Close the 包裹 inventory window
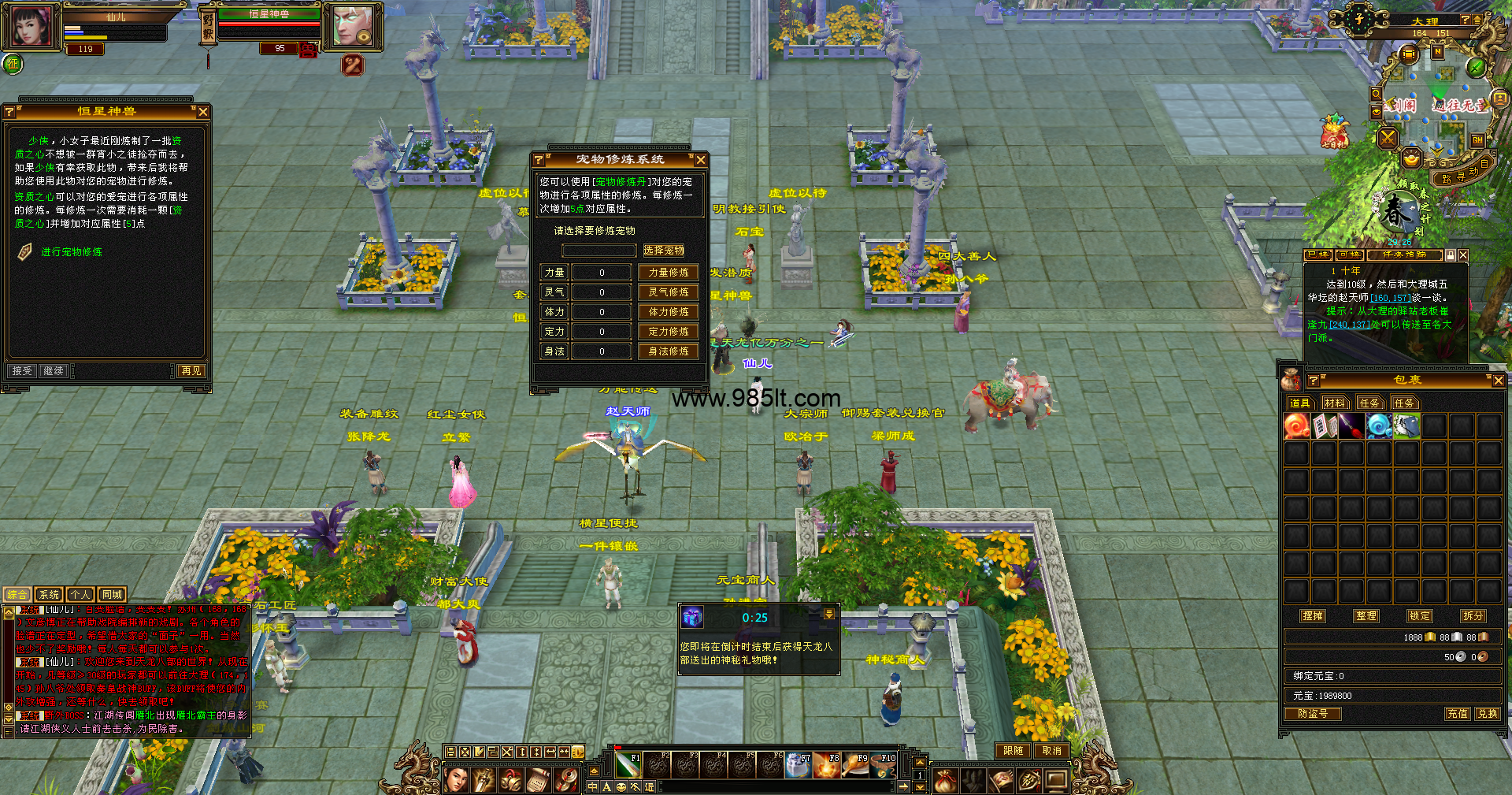The image size is (1512, 795). [1498, 381]
